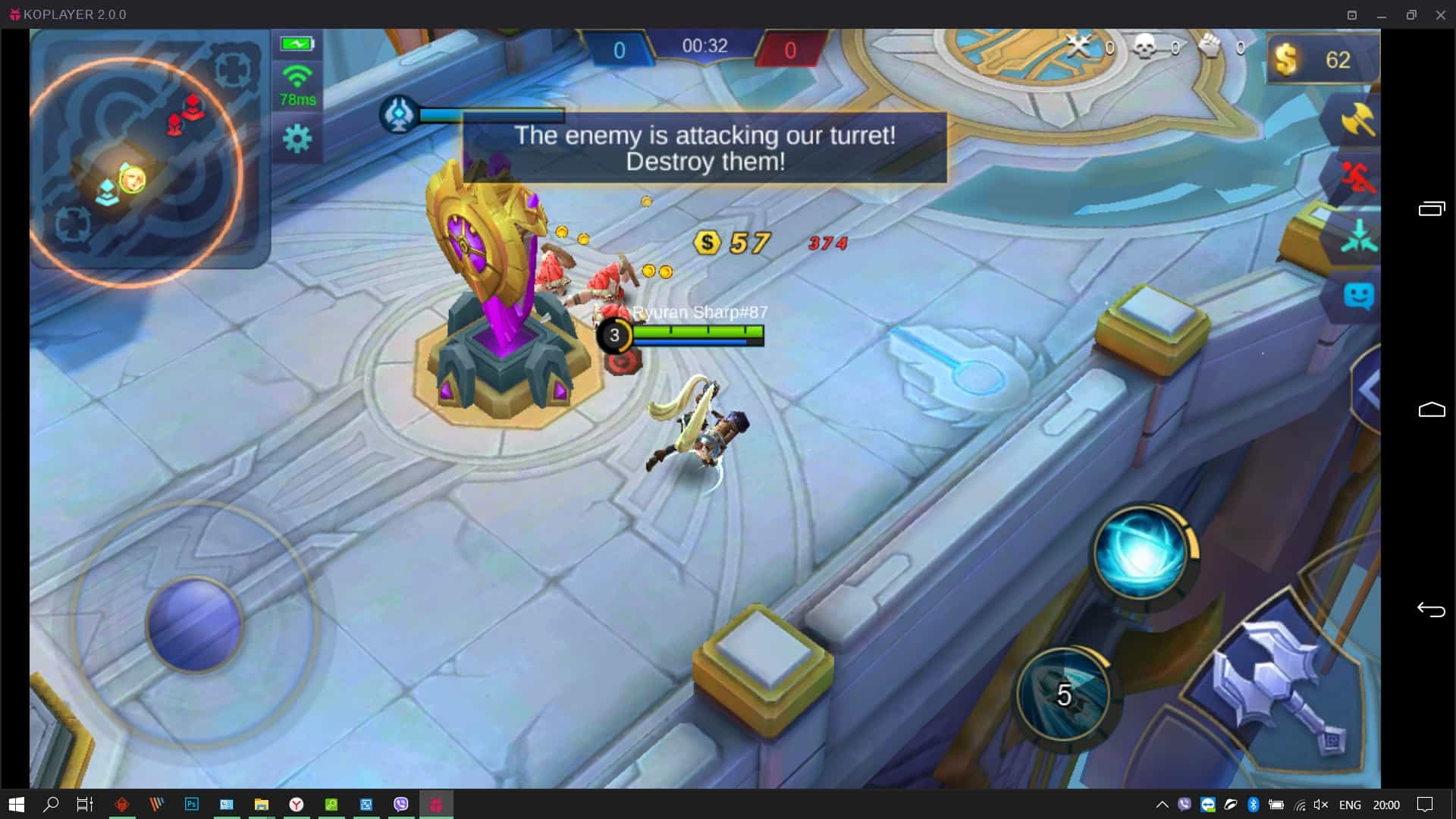The width and height of the screenshot is (1456, 819).
Task: Open the shop via the gold counter
Action: click(x=1319, y=59)
